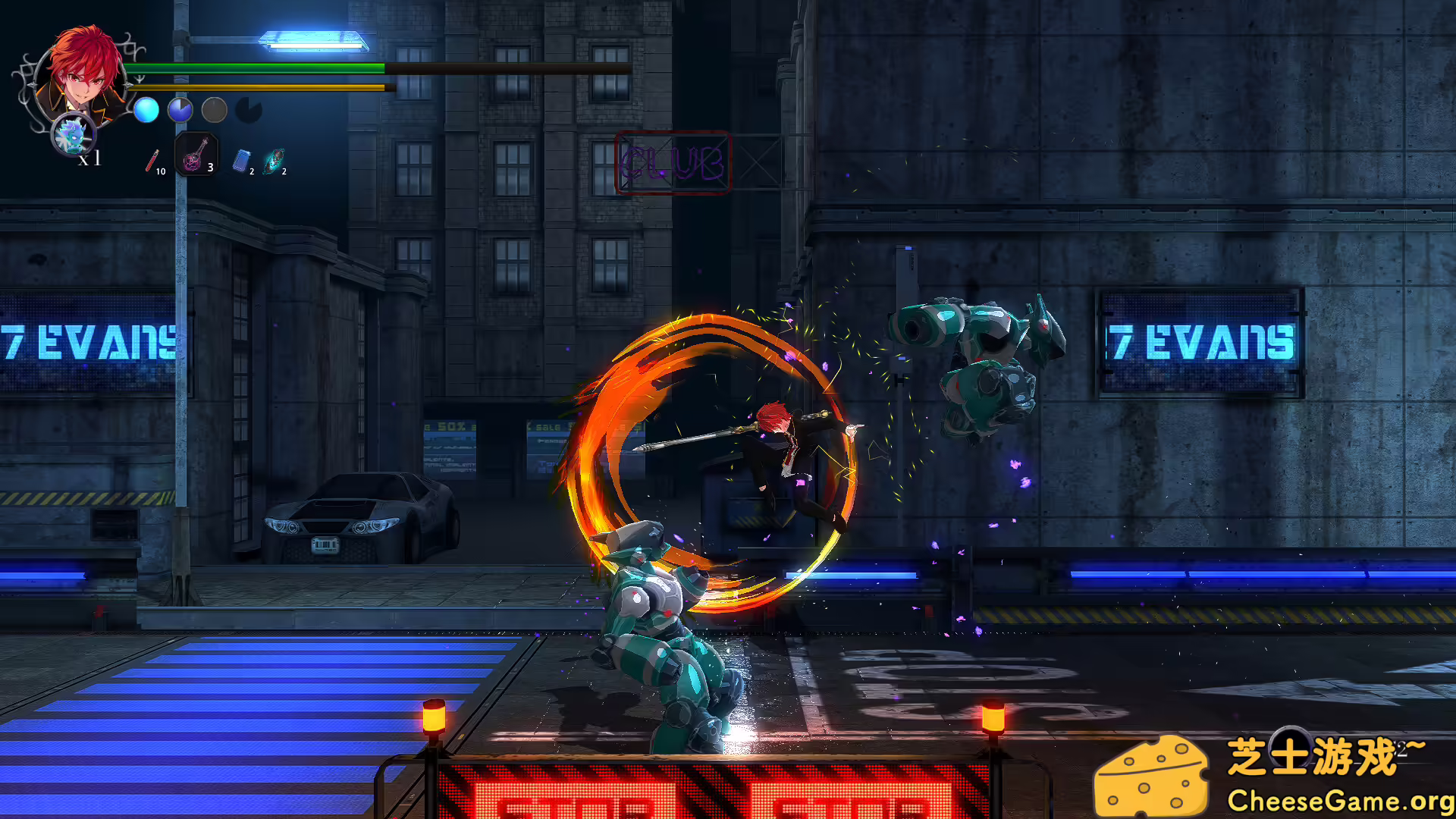Image resolution: width=1456 pixels, height=819 pixels.
Task: Click the red-haired sword-wielding character
Action: (781, 455)
